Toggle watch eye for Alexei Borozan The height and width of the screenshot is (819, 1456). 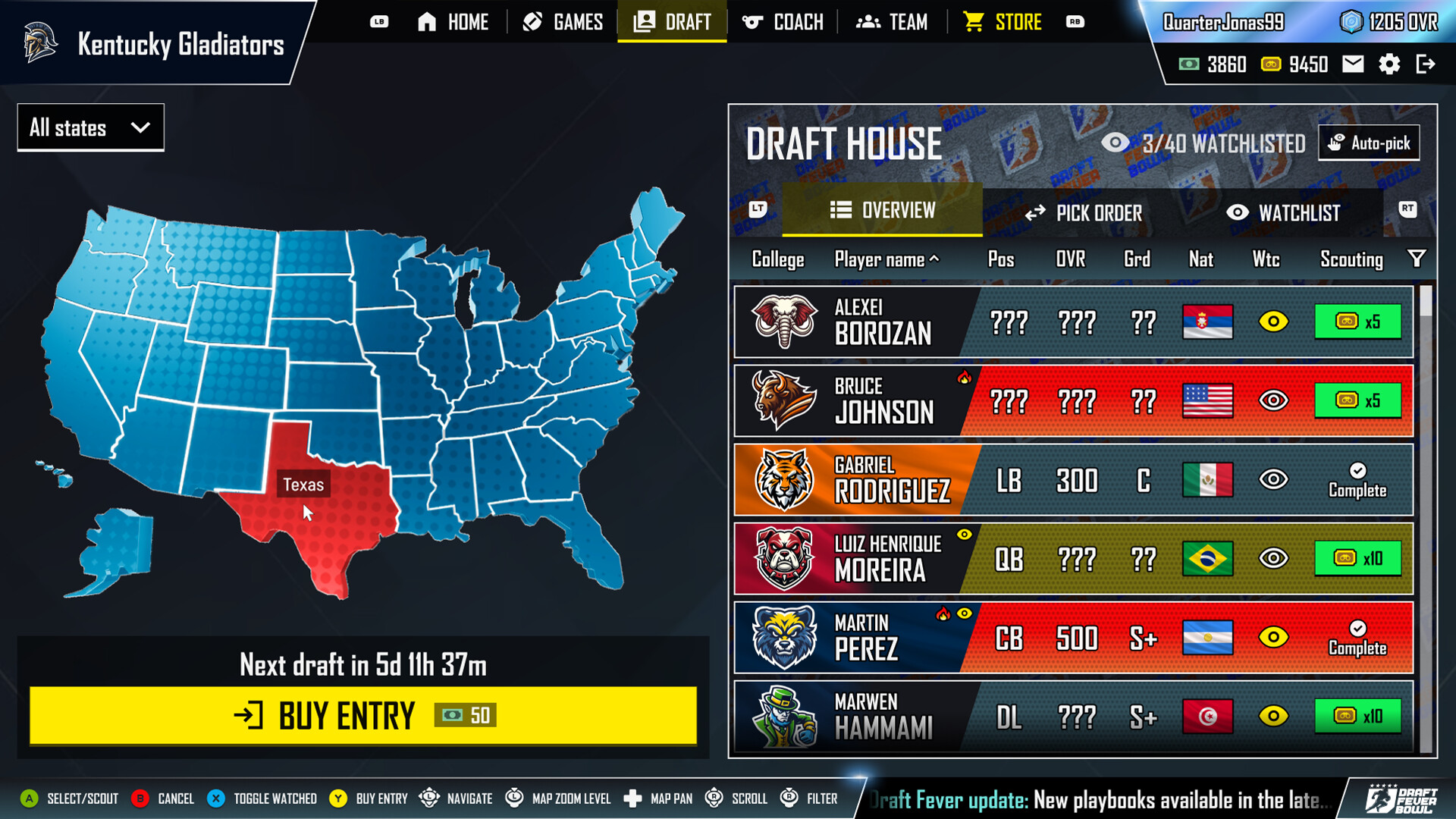pos(1273,322)
